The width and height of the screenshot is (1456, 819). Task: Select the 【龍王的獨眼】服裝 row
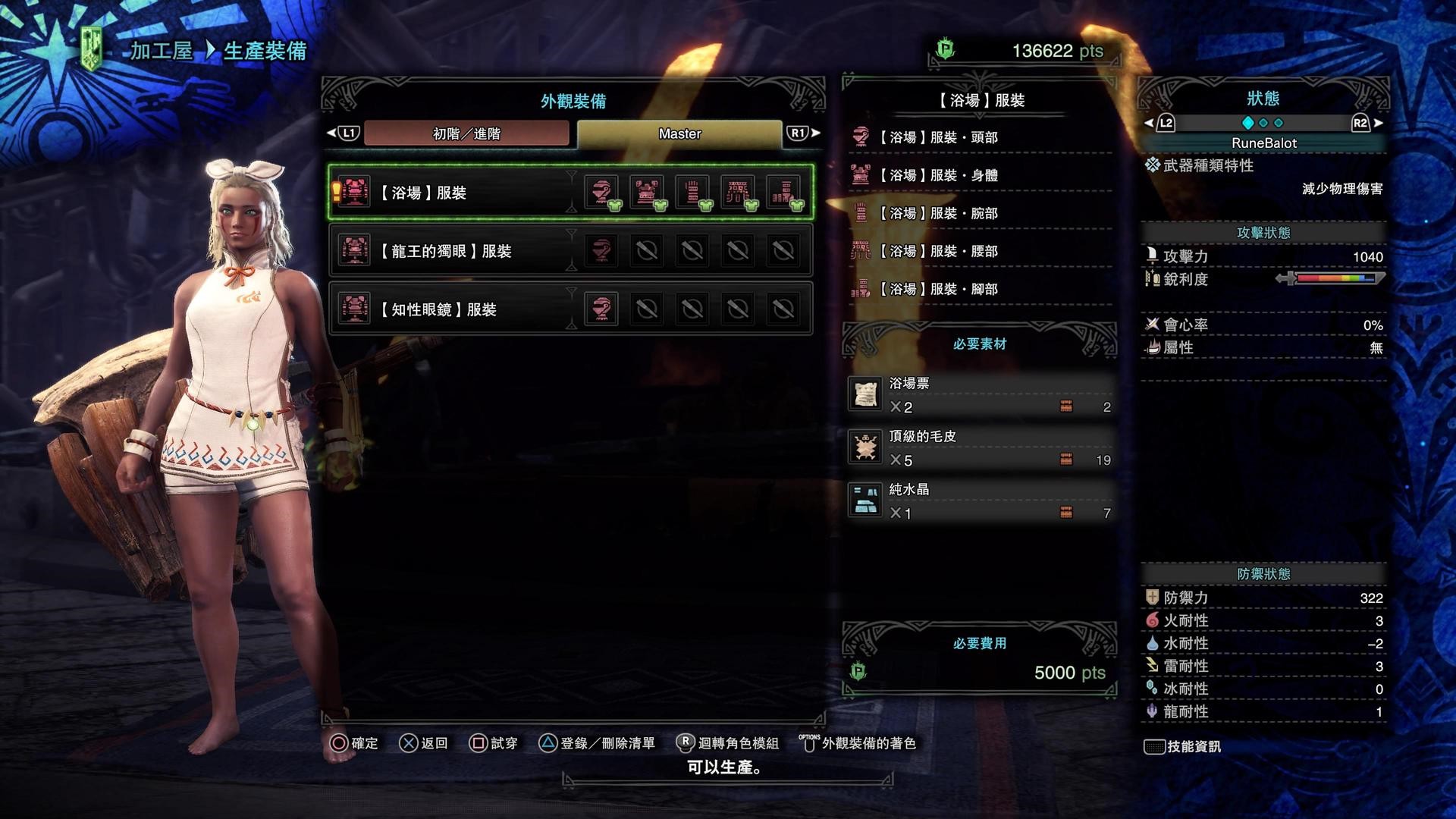455,251
